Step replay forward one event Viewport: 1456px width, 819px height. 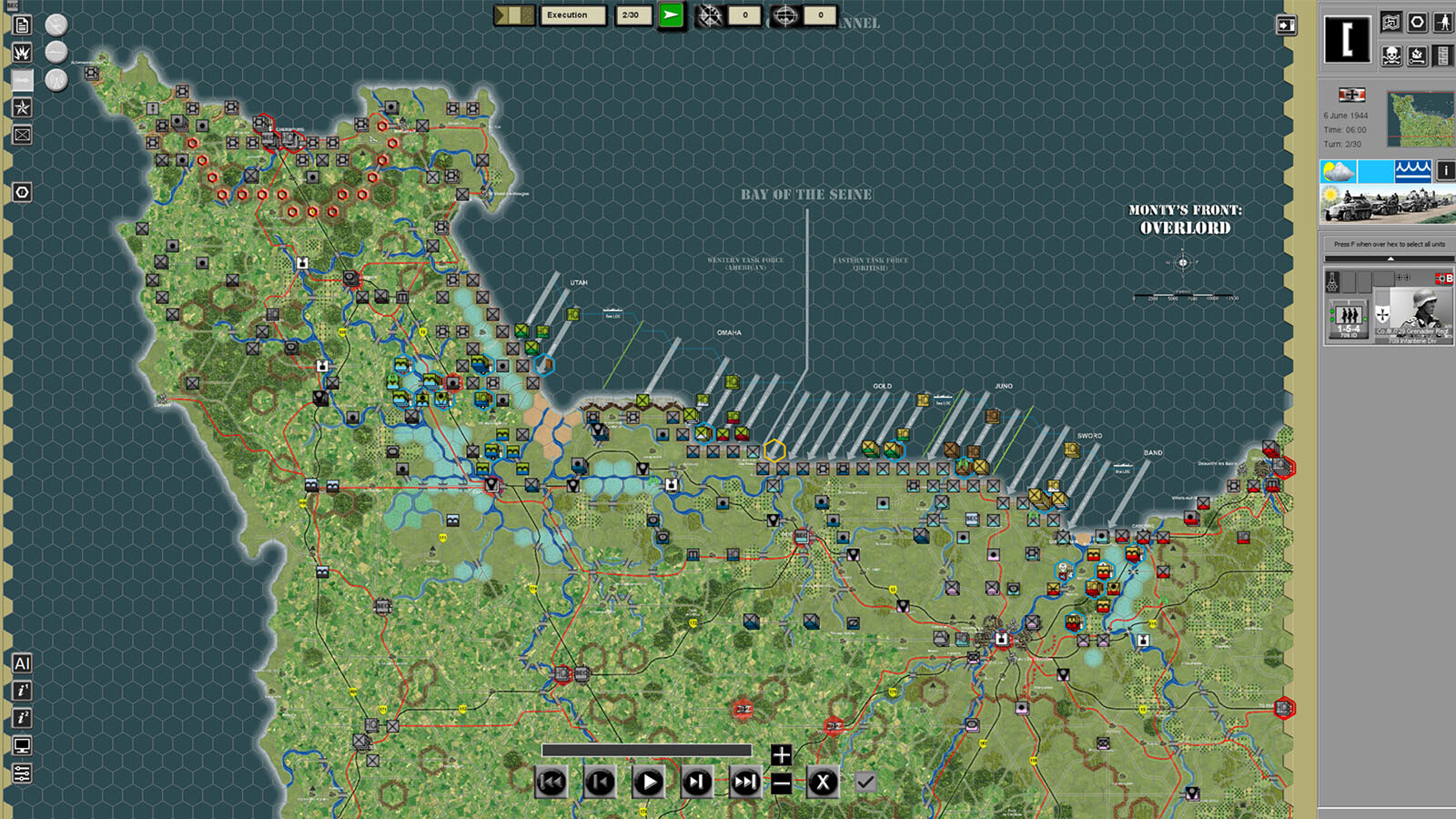696,782
